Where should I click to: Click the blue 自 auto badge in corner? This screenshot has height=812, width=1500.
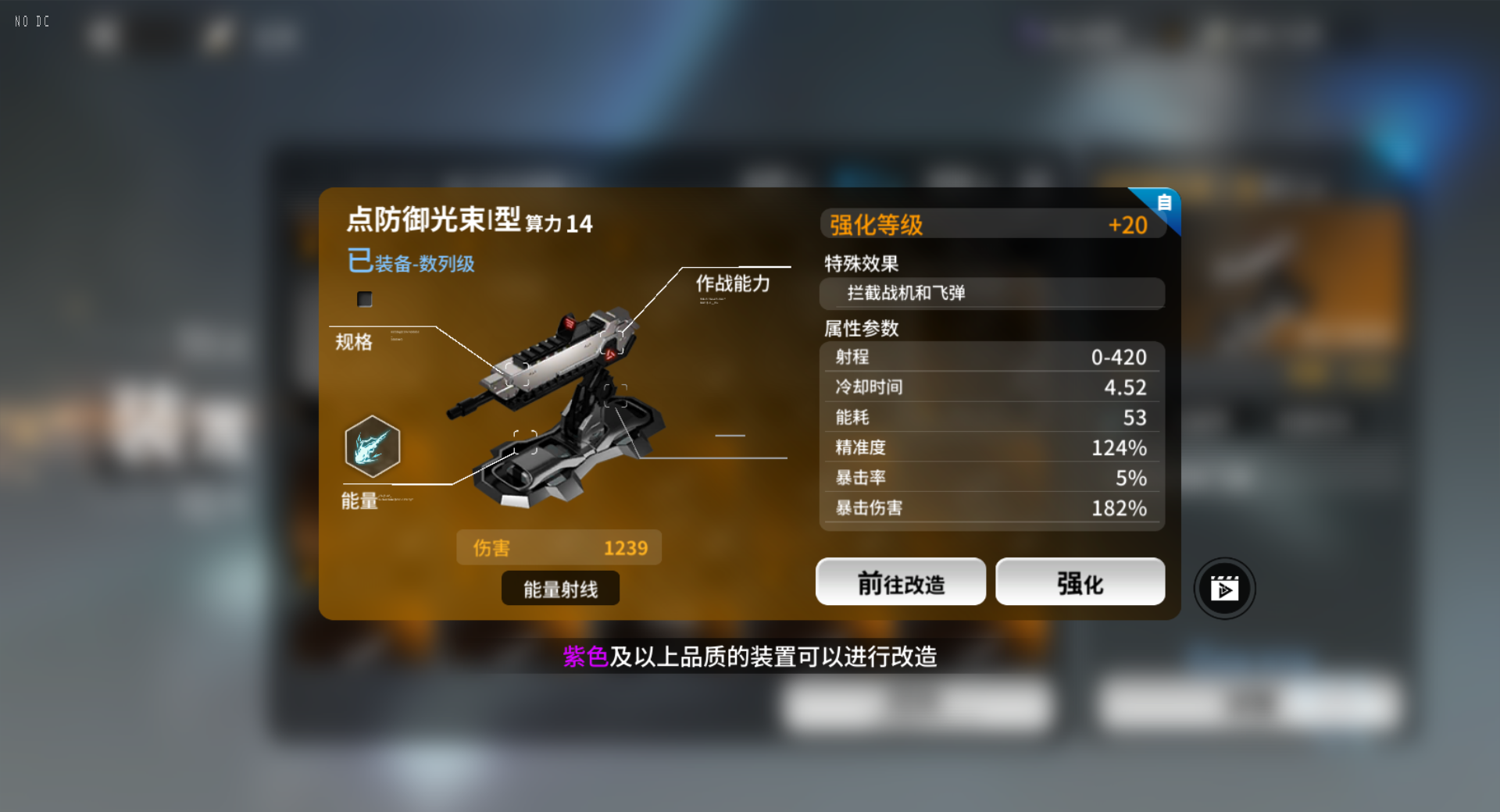pyautogui.click(x=1163, y=203)
